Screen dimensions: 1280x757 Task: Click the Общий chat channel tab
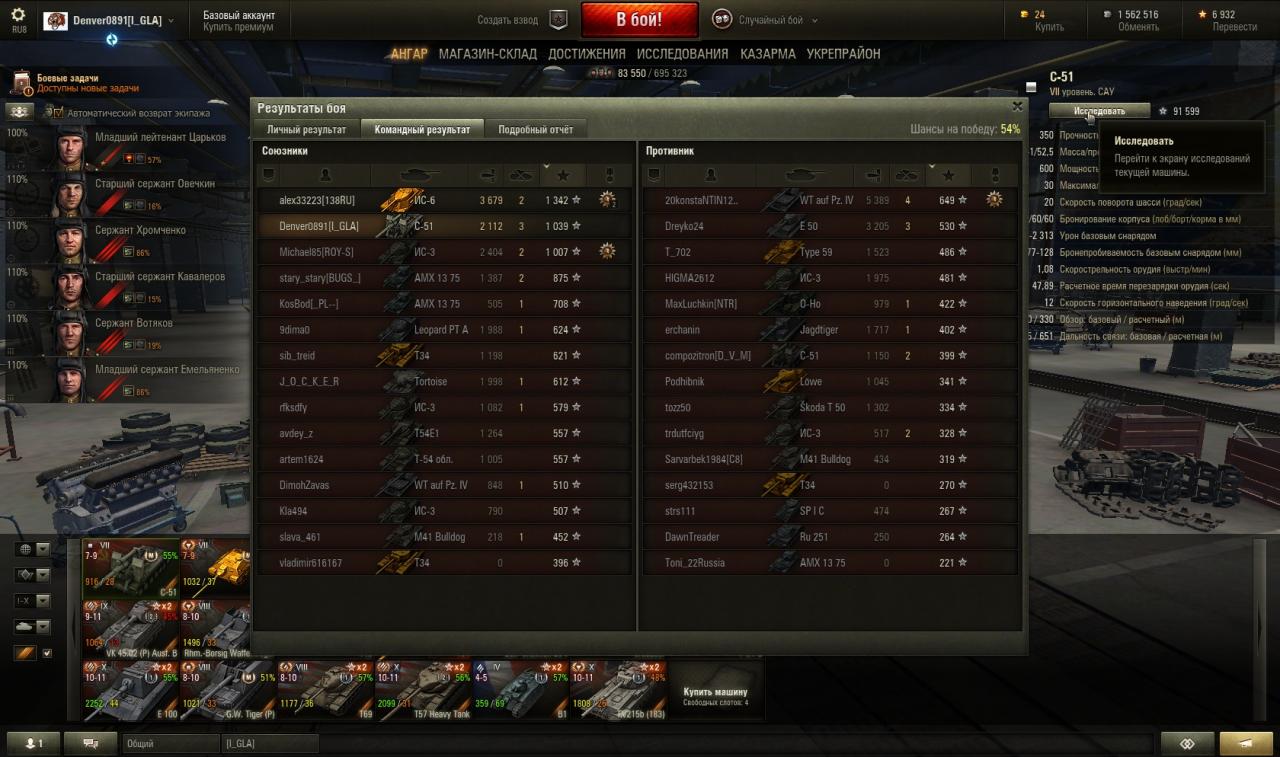pos(170,744)
